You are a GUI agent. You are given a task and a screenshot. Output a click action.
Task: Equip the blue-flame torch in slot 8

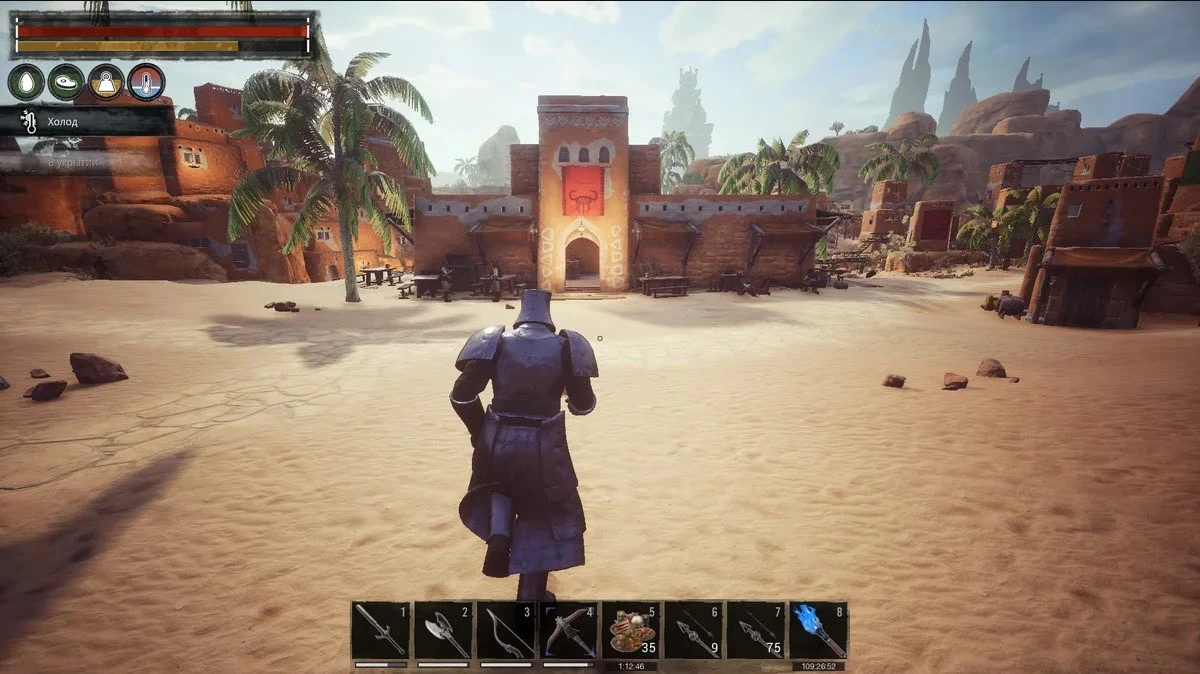(818, 630)
